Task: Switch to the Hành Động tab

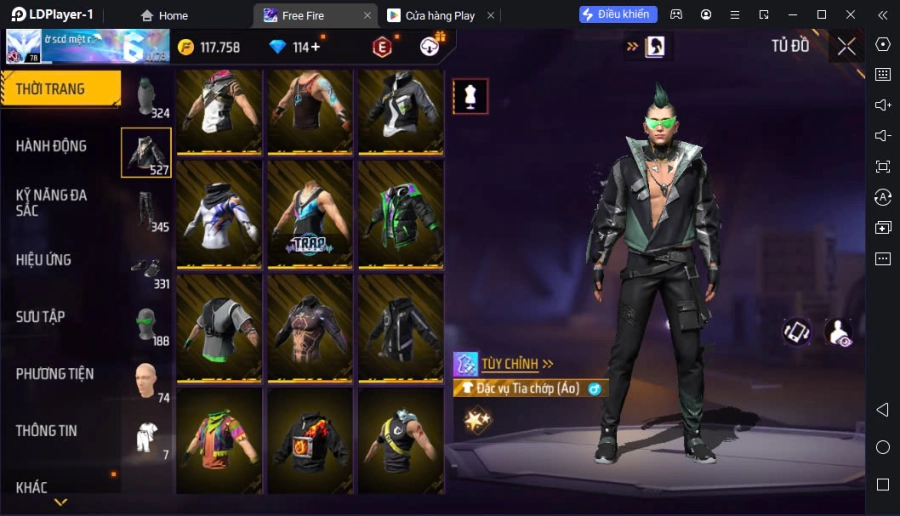Action: click(x=52, y=146)
